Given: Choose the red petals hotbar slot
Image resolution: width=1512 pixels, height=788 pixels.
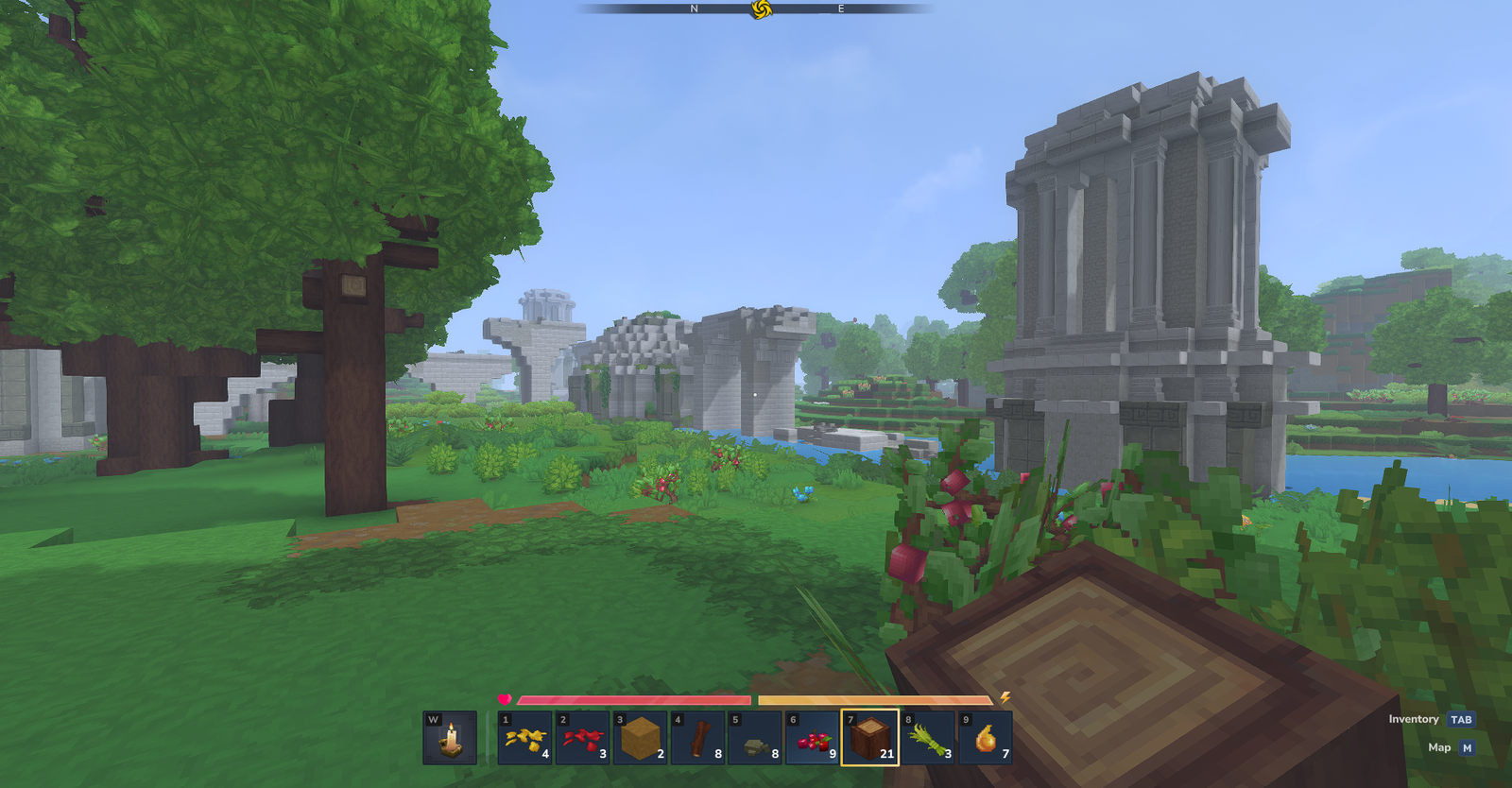Looking at the screenshot, I should [583, 738].
